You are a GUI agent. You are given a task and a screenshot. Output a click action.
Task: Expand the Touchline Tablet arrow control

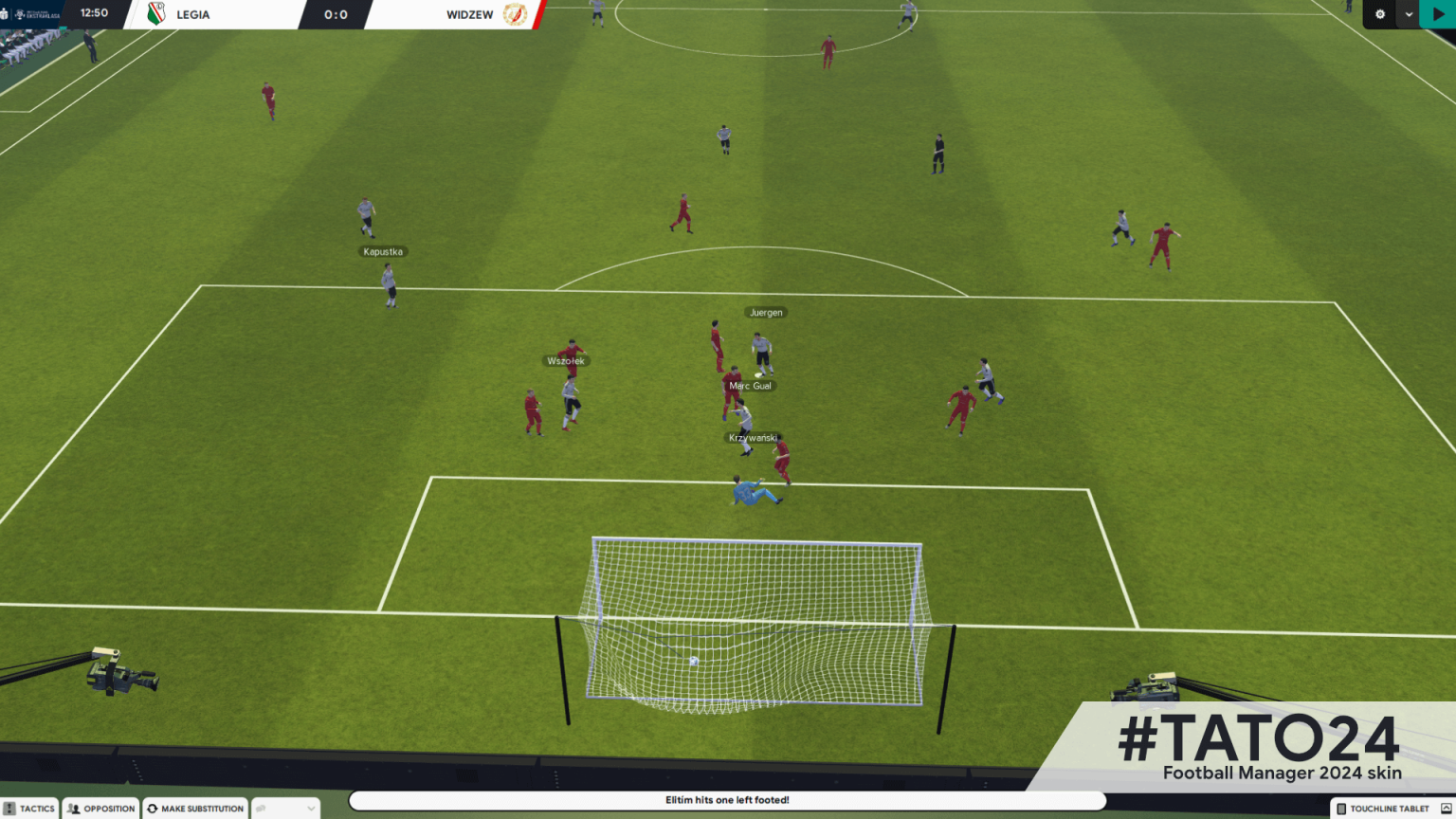click(x=1446, y=808)
